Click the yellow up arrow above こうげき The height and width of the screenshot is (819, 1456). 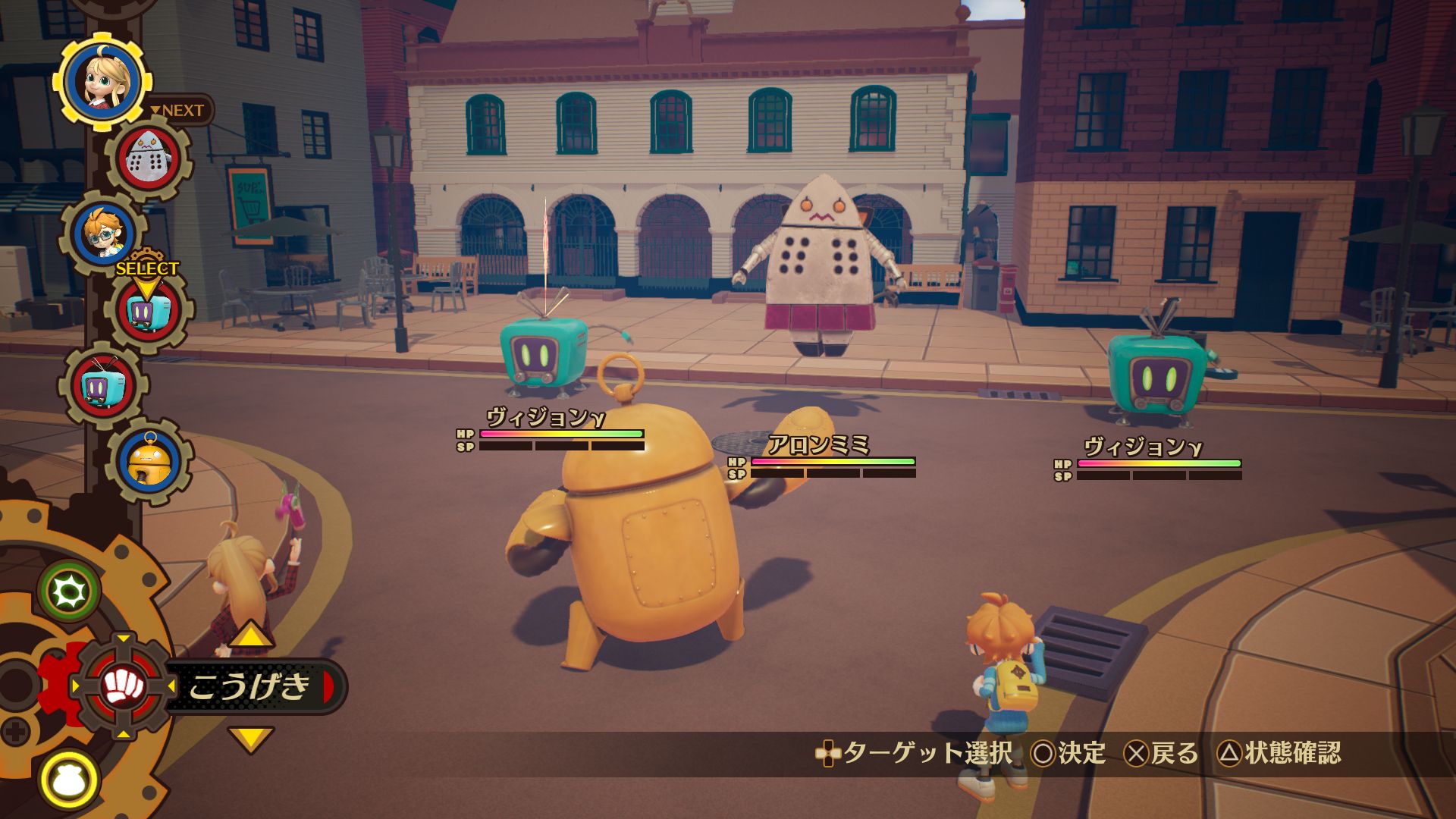click(250, 635)
